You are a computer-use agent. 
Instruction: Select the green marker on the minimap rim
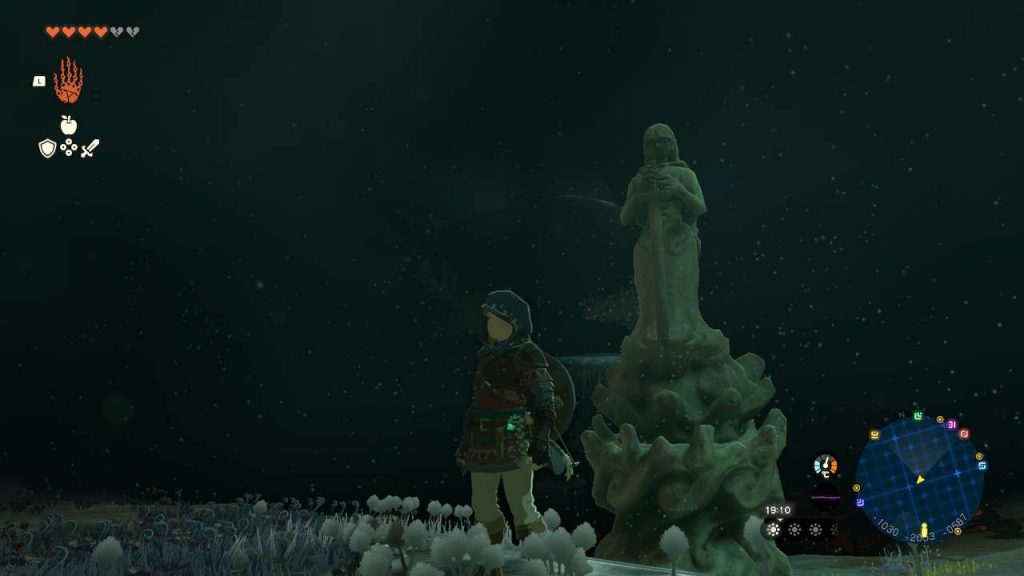918,415
